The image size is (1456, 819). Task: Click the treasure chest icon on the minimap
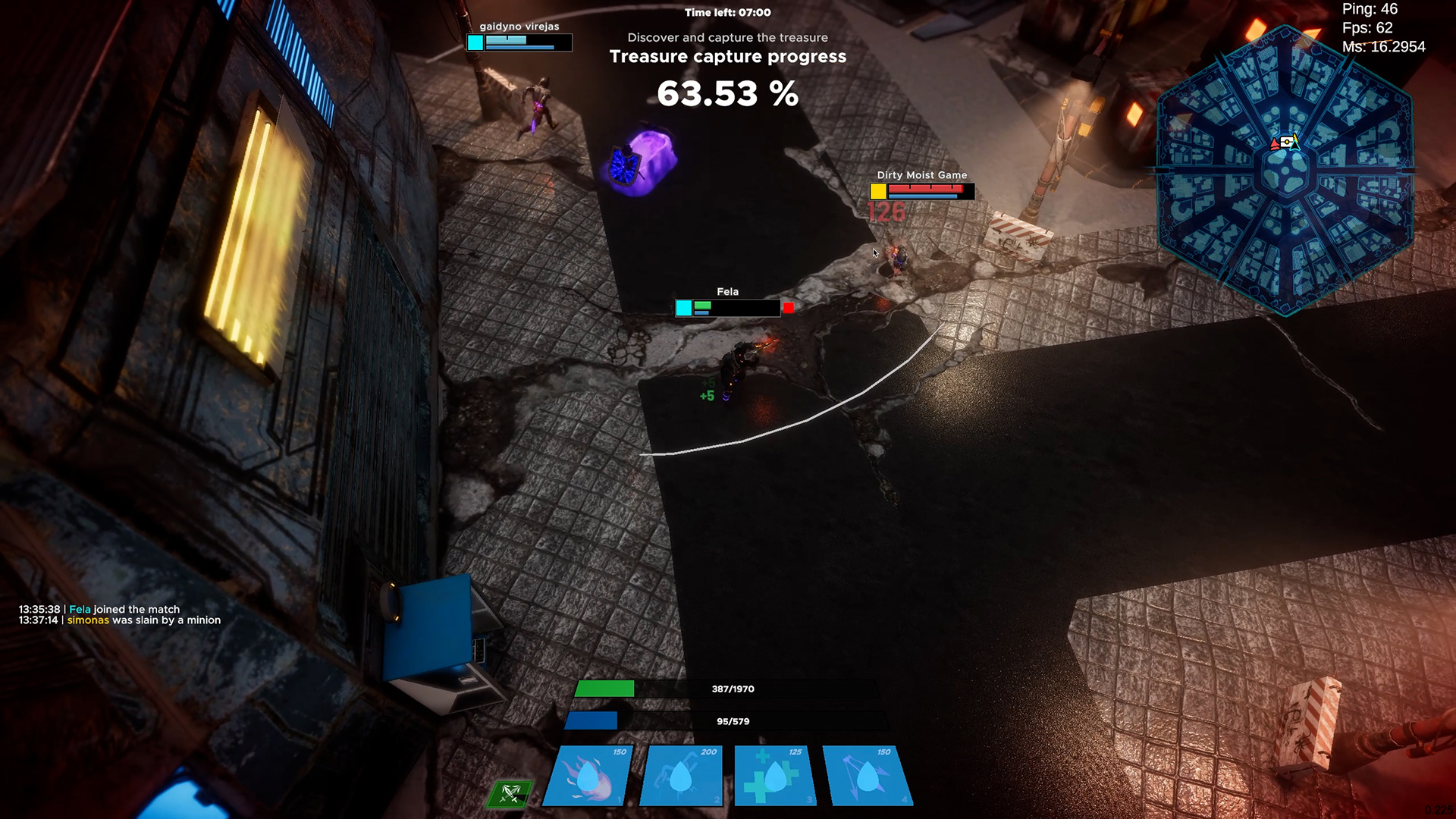1286,141
